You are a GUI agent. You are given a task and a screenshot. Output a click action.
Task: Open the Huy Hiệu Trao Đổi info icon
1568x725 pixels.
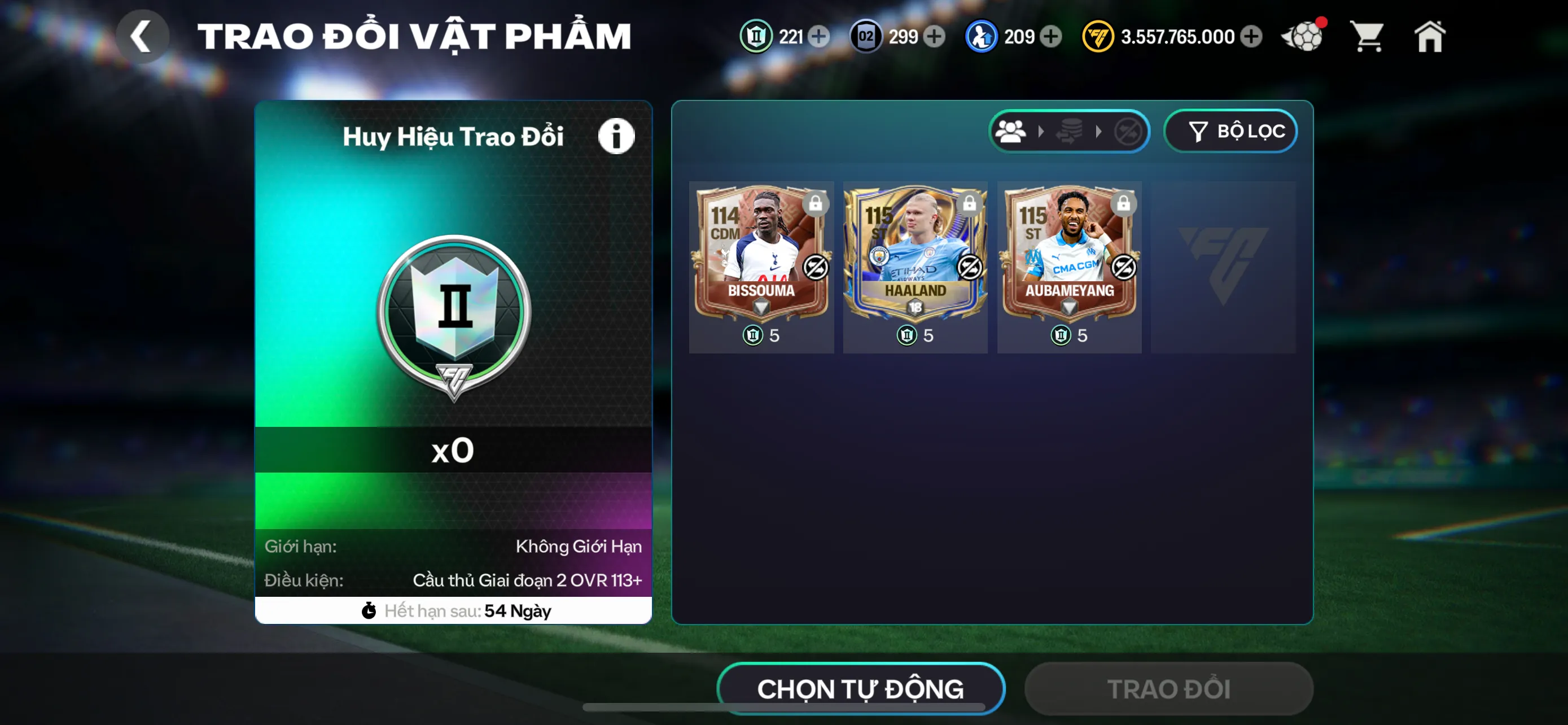[616, 135]
